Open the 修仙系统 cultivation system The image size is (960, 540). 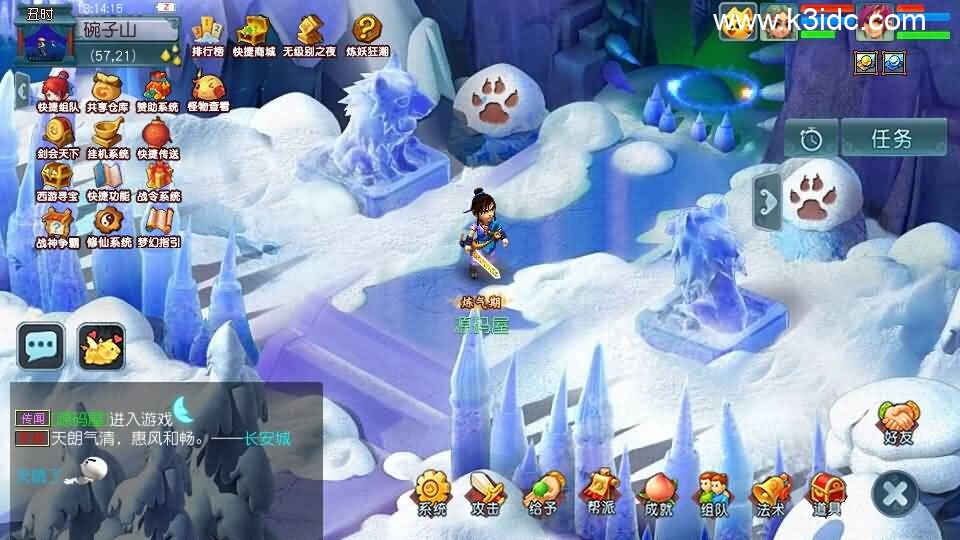coord(108,224)
